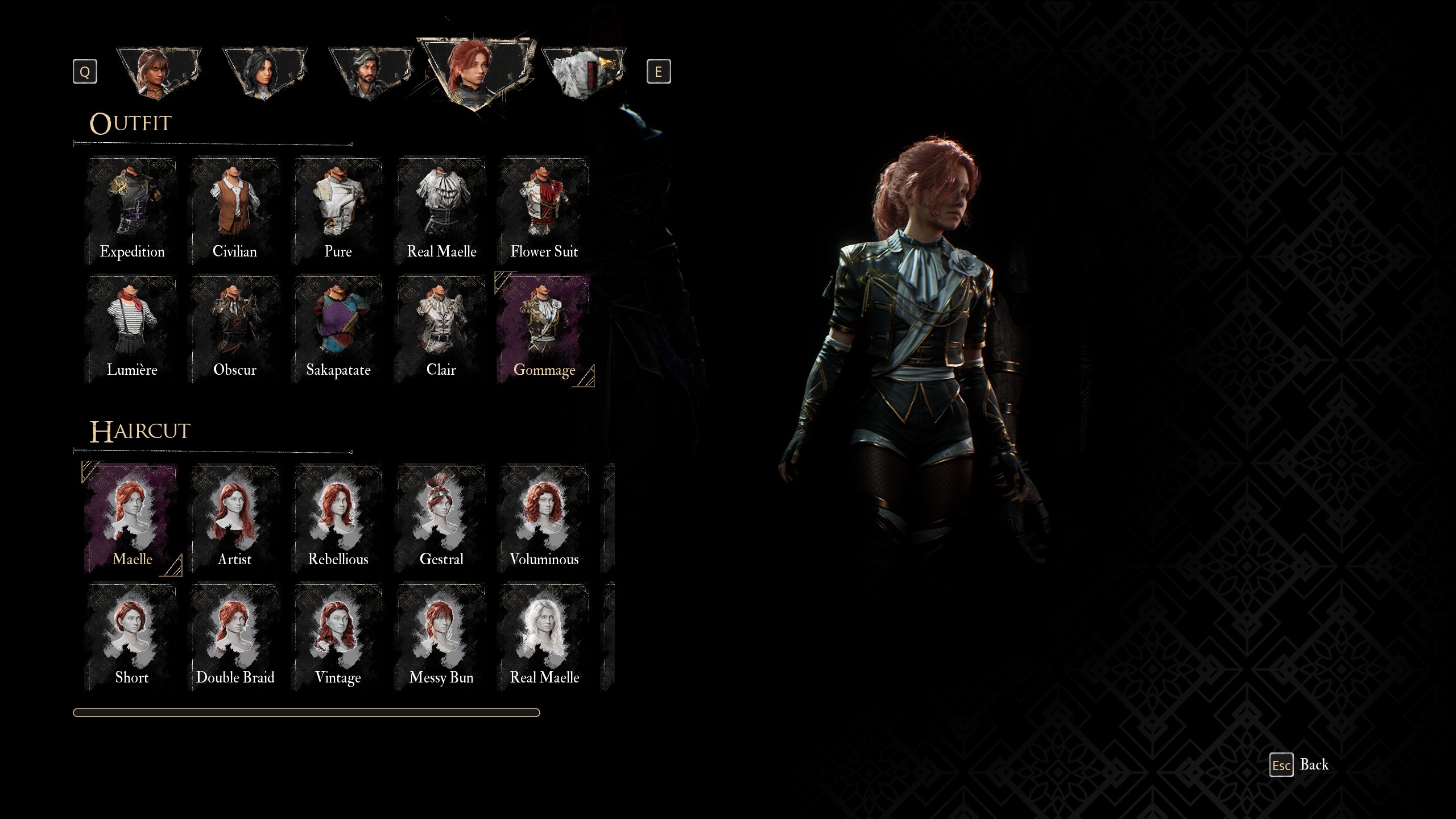The width and height of the screenshot is (1456, 819).
Task: Select the Rebellious haircut
Action: (x=338, y=518)
